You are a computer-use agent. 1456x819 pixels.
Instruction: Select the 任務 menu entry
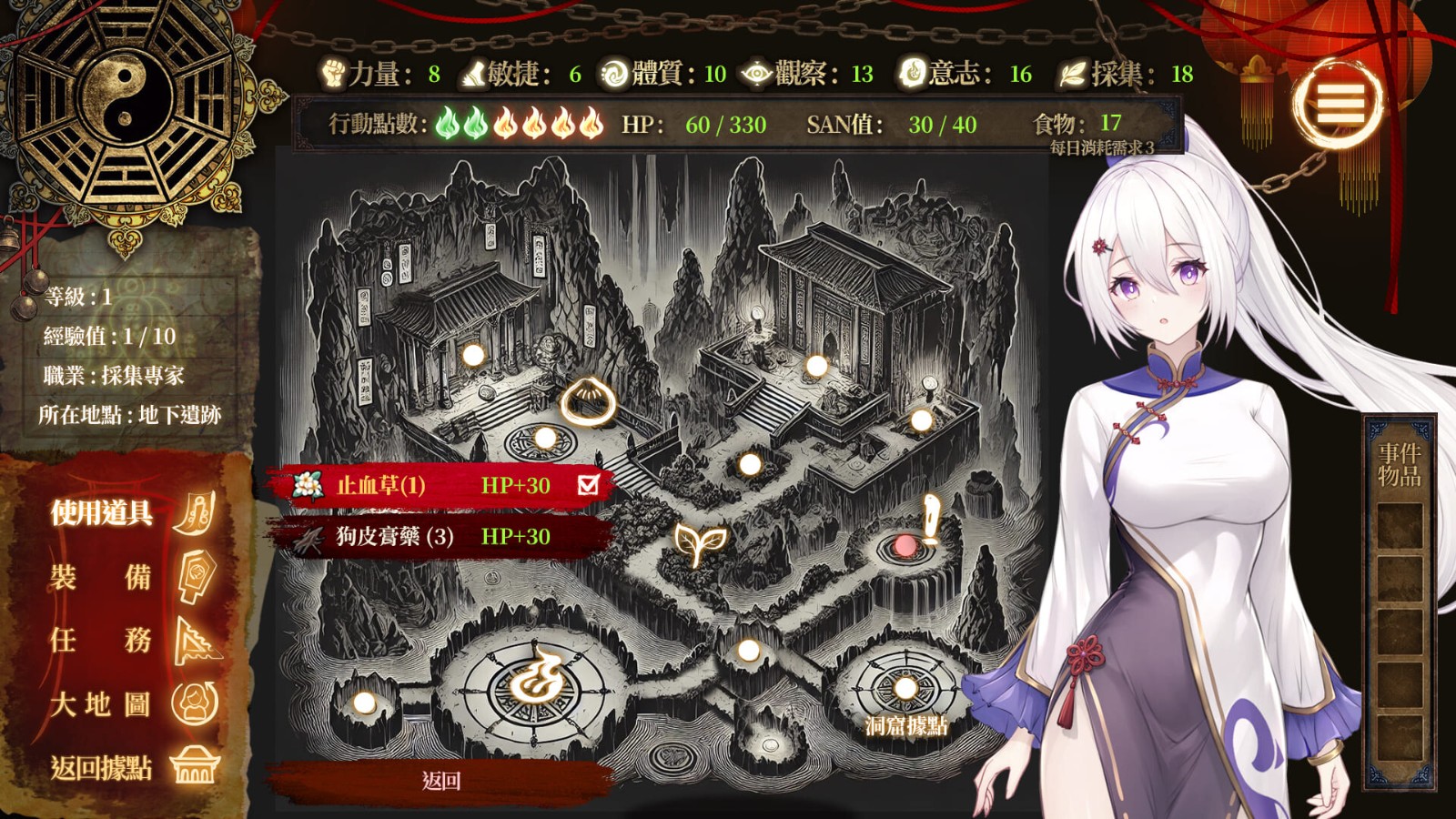[x=100, y=639]
